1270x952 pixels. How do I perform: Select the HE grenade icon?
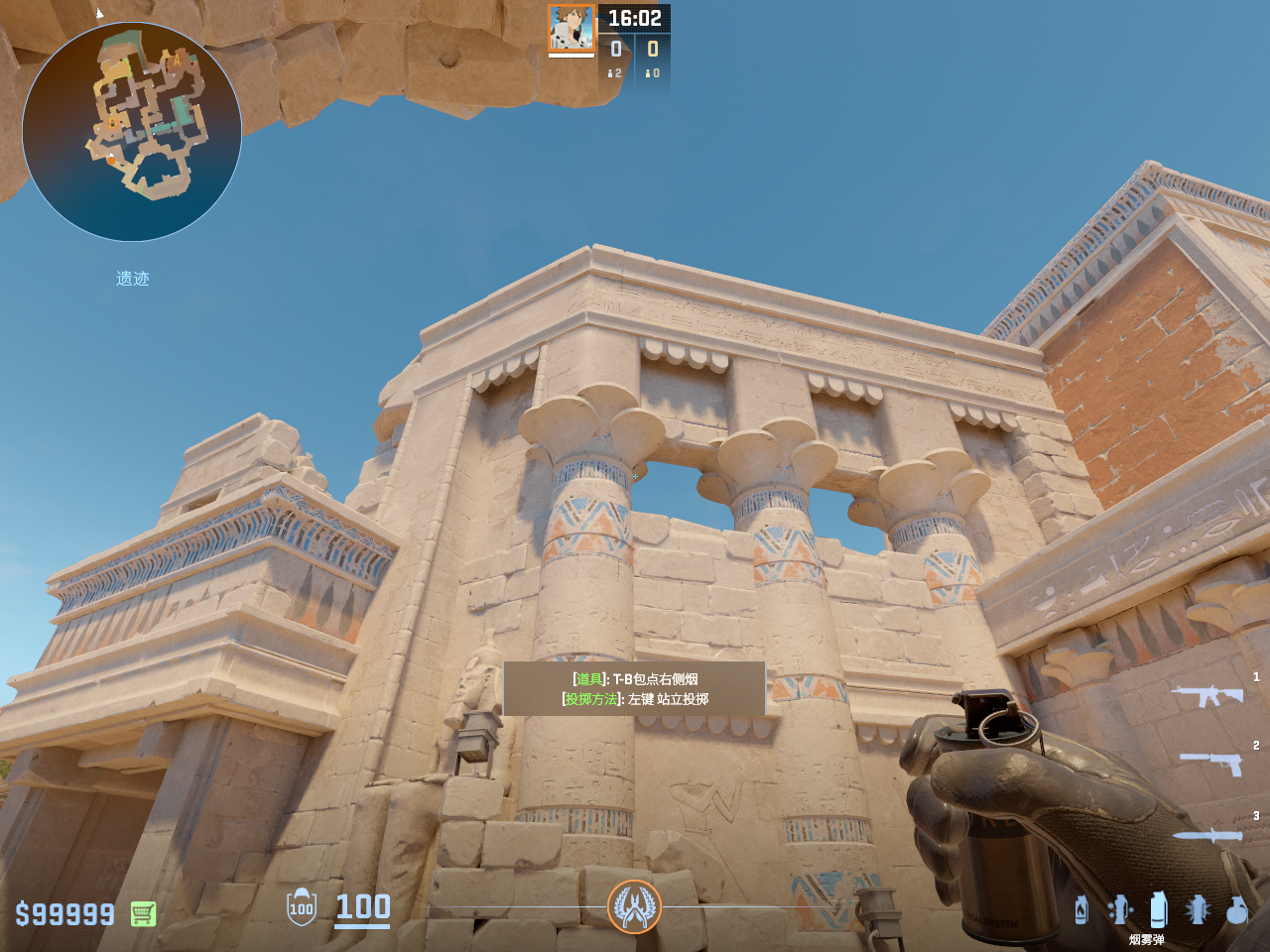coord(1236,909)
